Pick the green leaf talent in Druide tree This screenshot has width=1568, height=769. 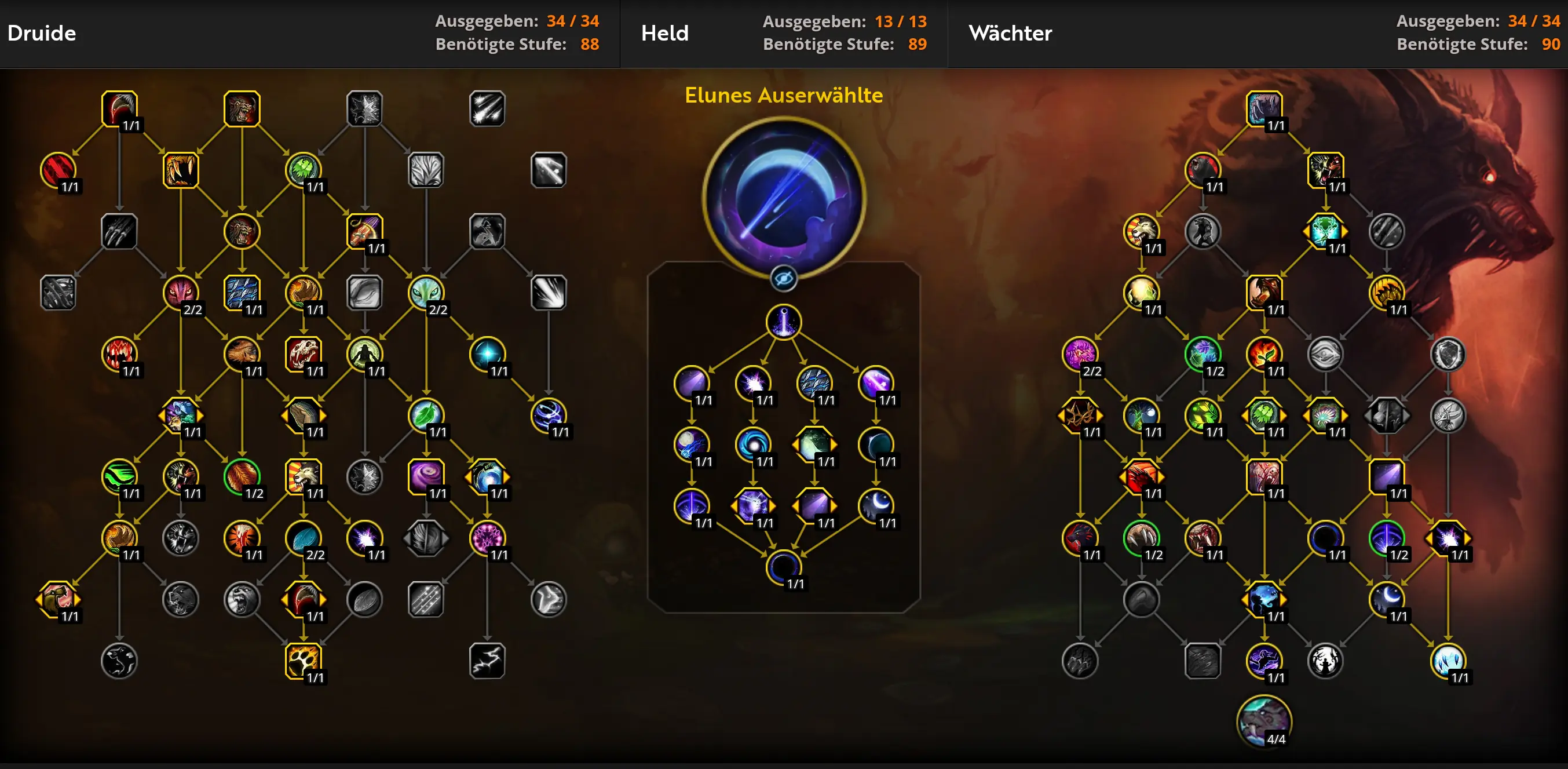click(426, 415)
